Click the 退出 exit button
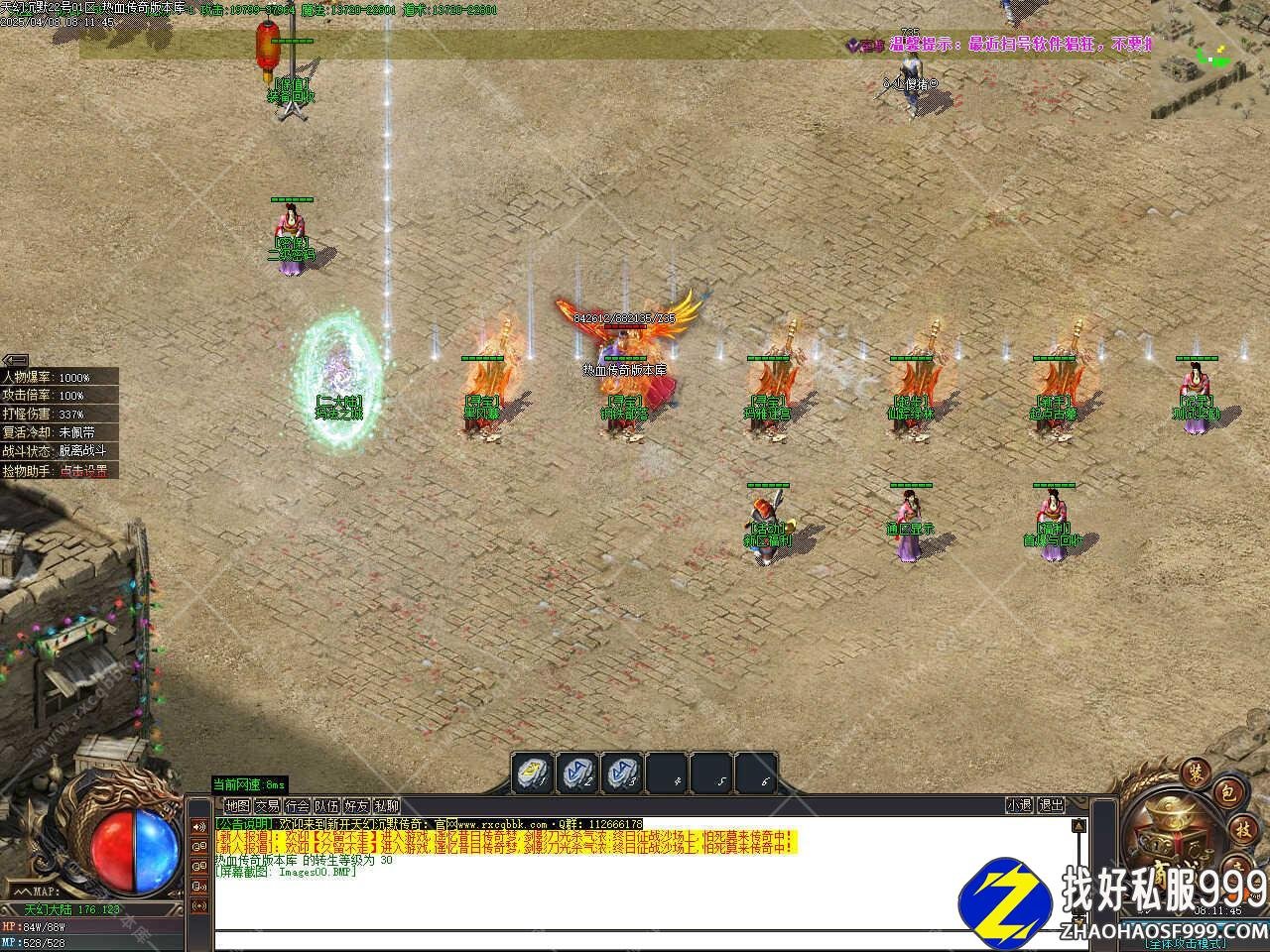1270x952 pixels. [1051, 806]
